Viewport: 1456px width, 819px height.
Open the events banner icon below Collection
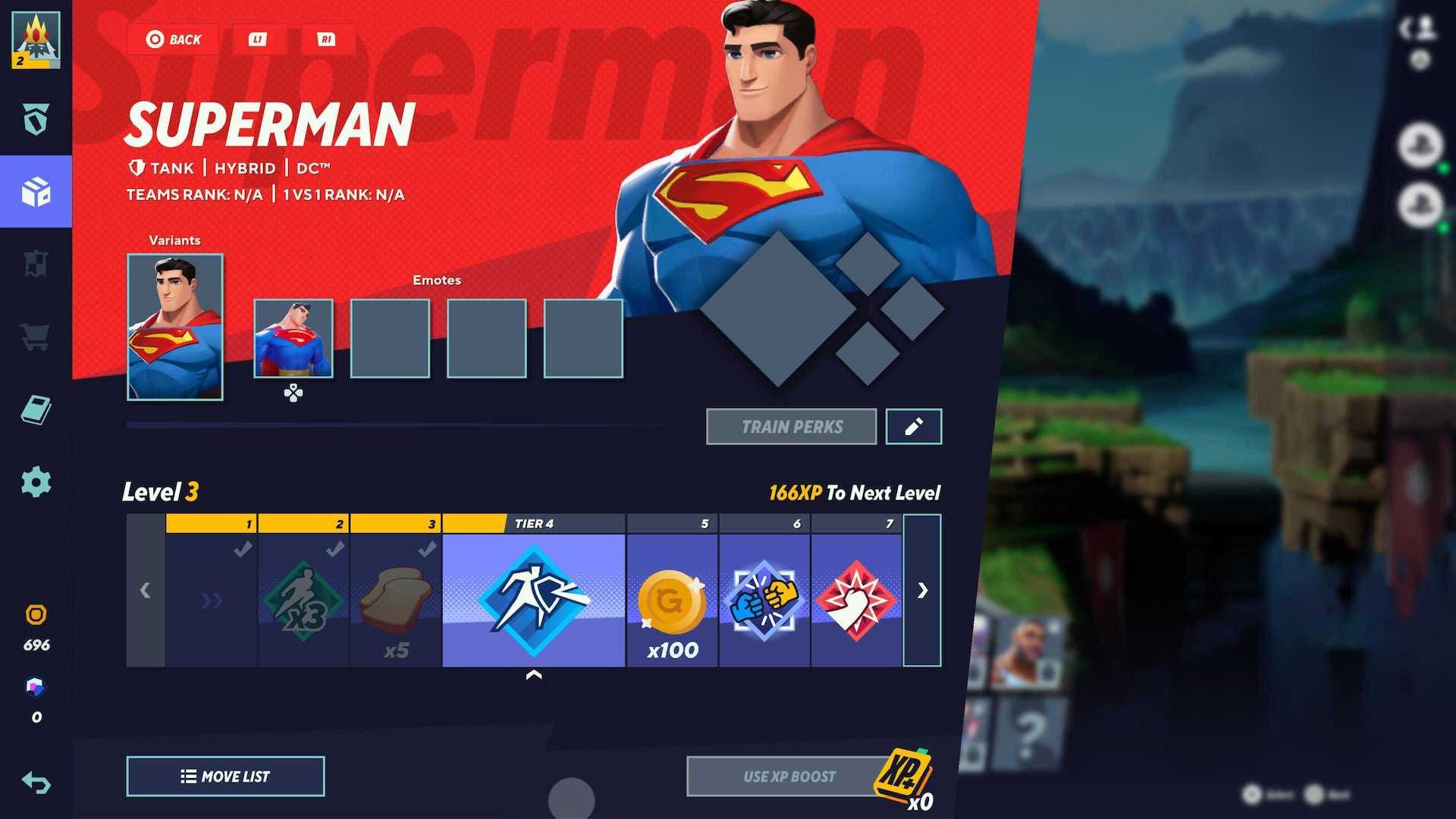pyautogui.click(x=36, y=264)
